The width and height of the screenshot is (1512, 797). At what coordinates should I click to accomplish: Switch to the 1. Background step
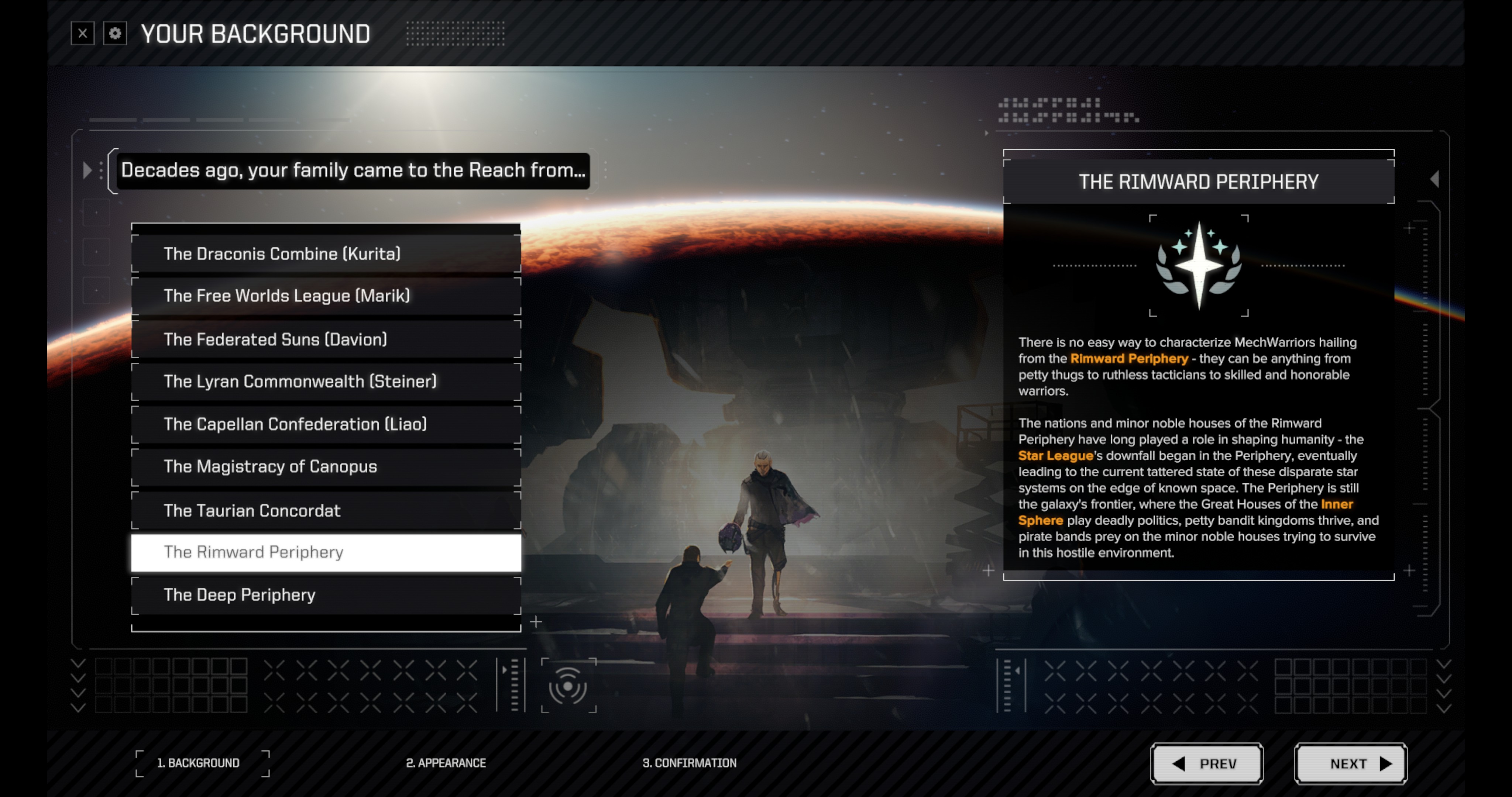point(198,763)
